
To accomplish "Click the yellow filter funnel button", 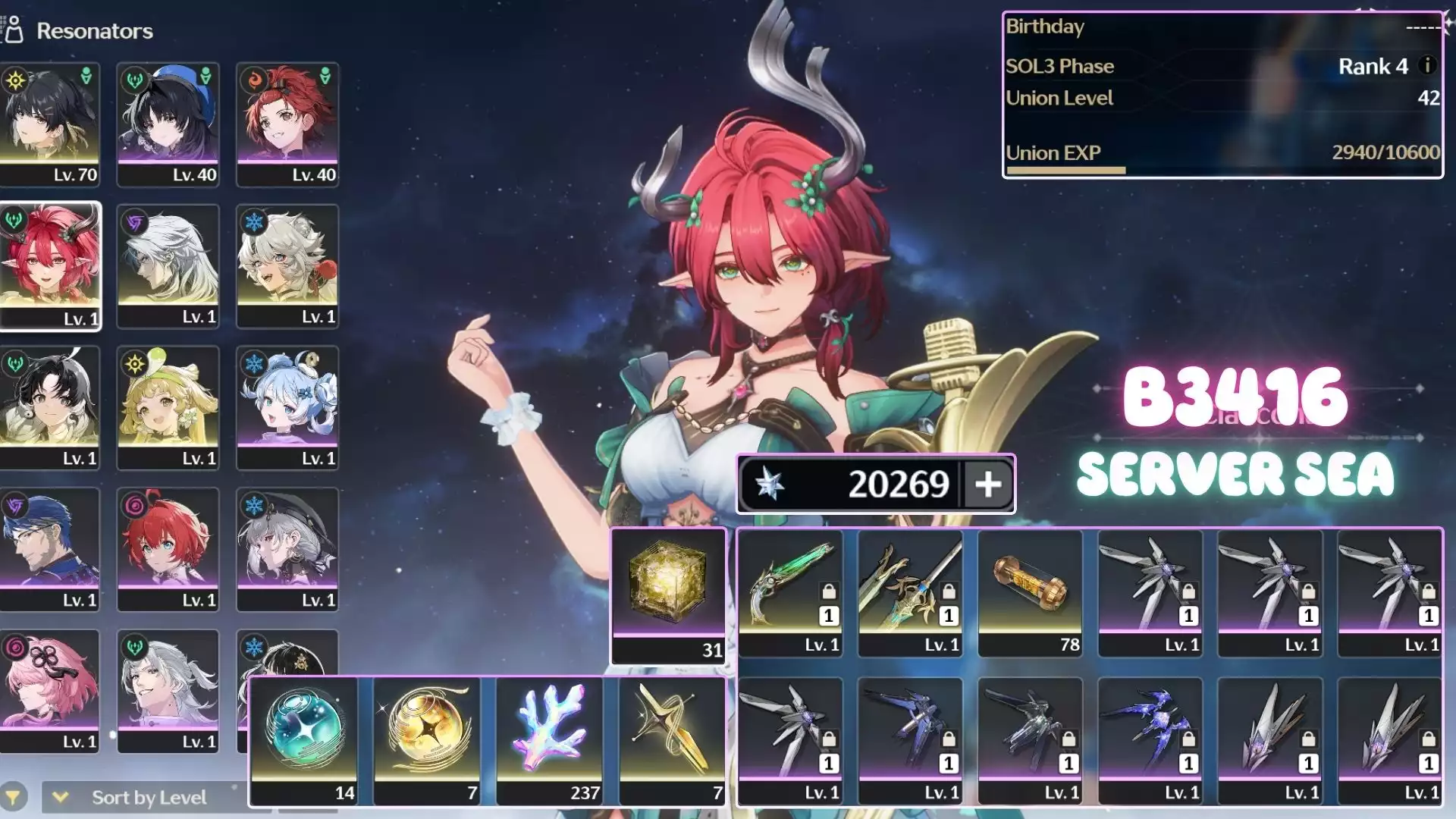I will tap(13, 797).
